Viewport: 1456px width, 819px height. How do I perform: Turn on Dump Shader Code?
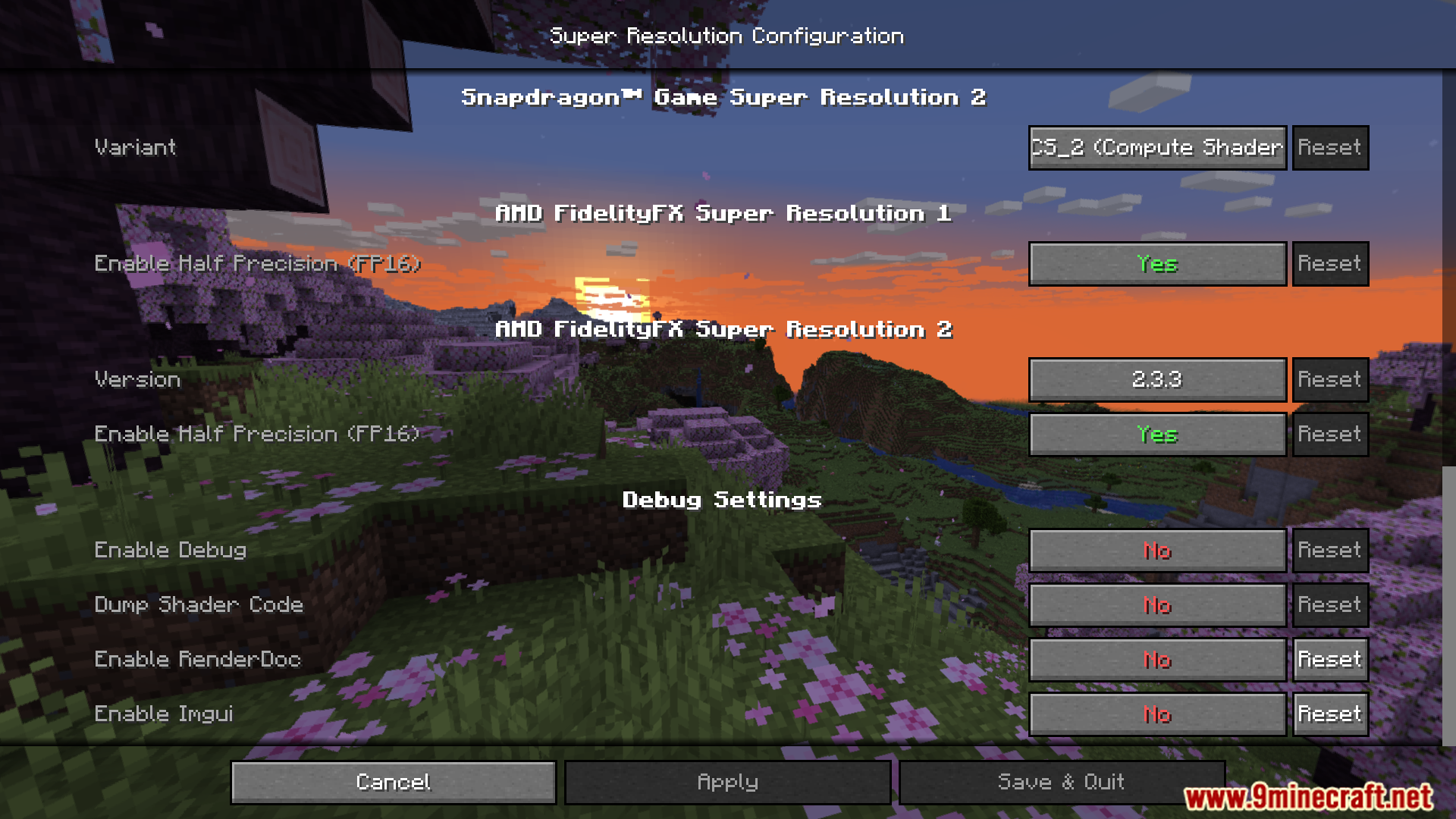1156,604
